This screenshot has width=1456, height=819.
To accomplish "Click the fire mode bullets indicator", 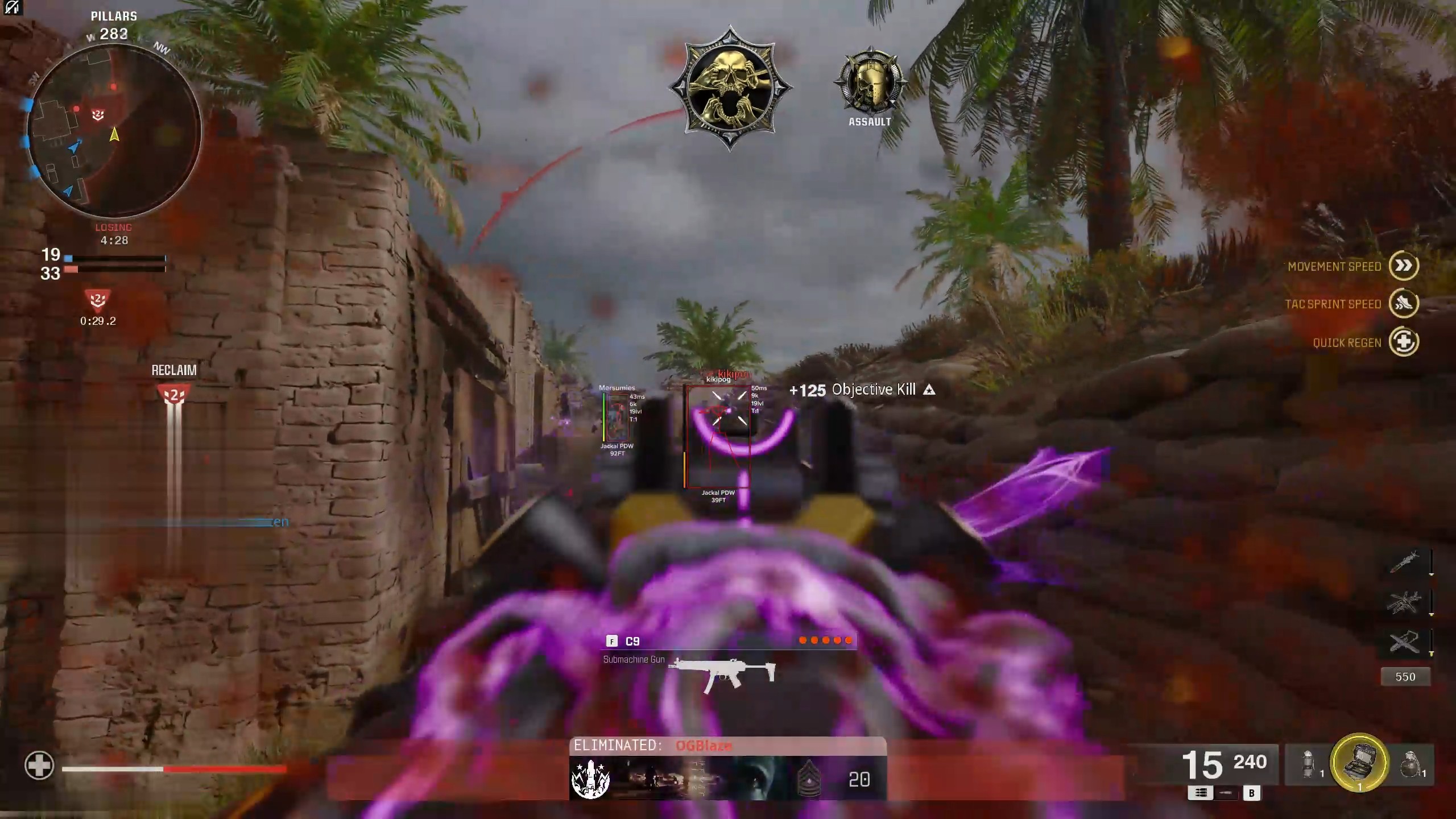I will point(1200,793).
